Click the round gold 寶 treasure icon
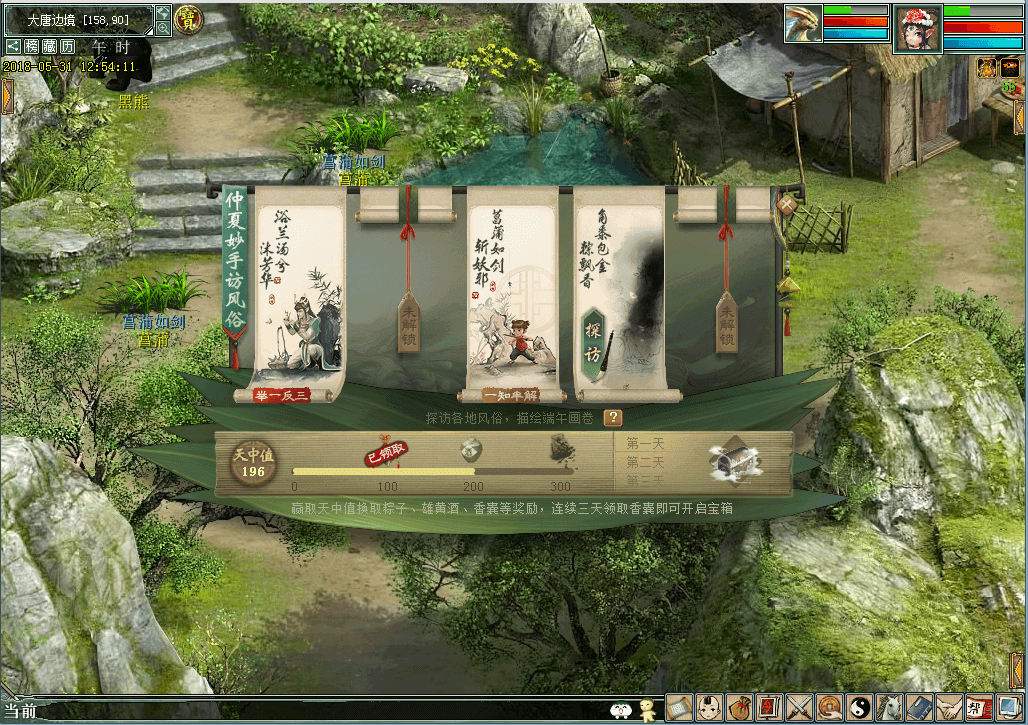Image resolution: width=1028 pixels, height=725 pixels. [187, 18]
